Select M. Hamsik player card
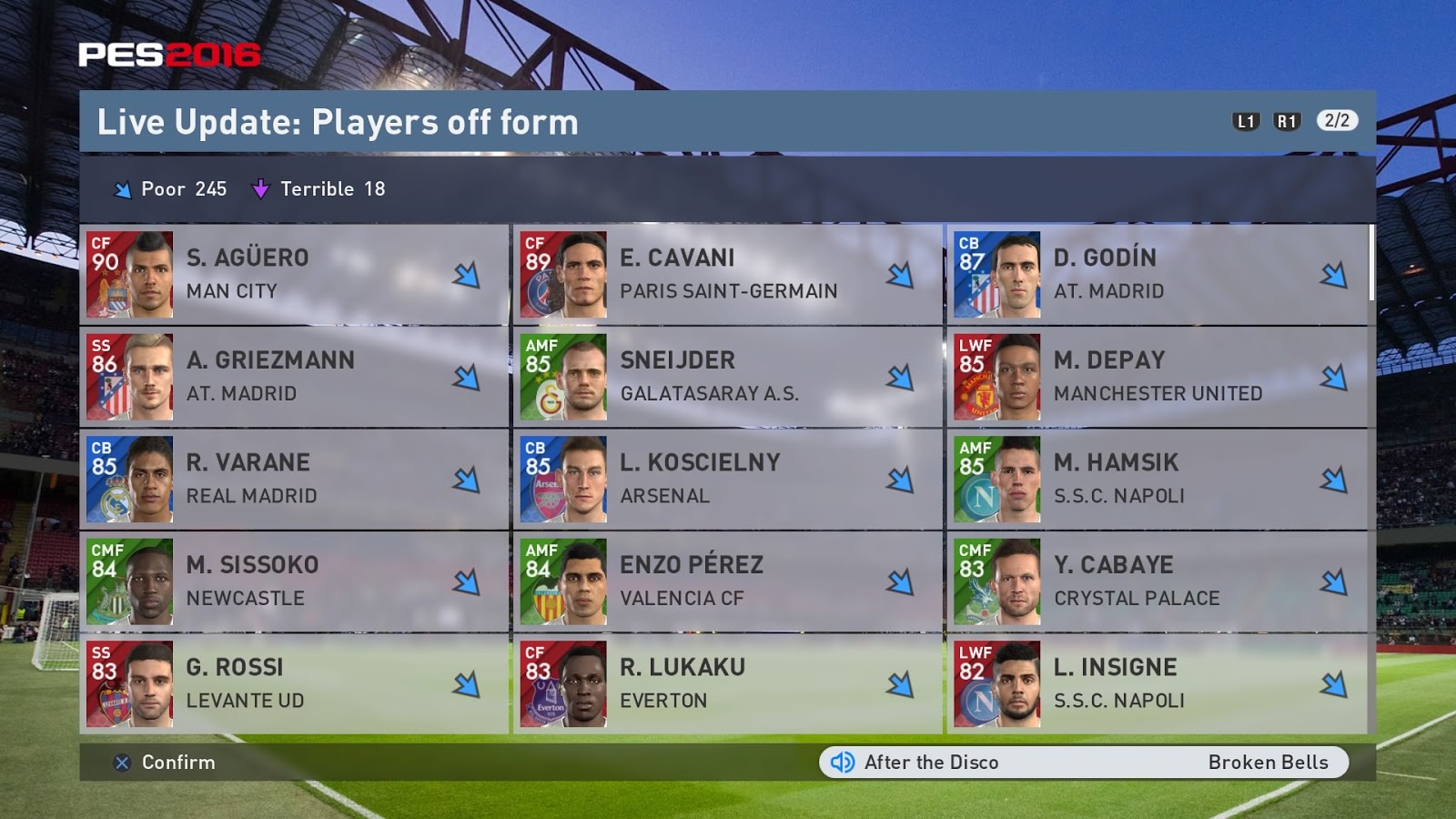The height and width of the screenshot is (819, 1456). coord(1157,479)
